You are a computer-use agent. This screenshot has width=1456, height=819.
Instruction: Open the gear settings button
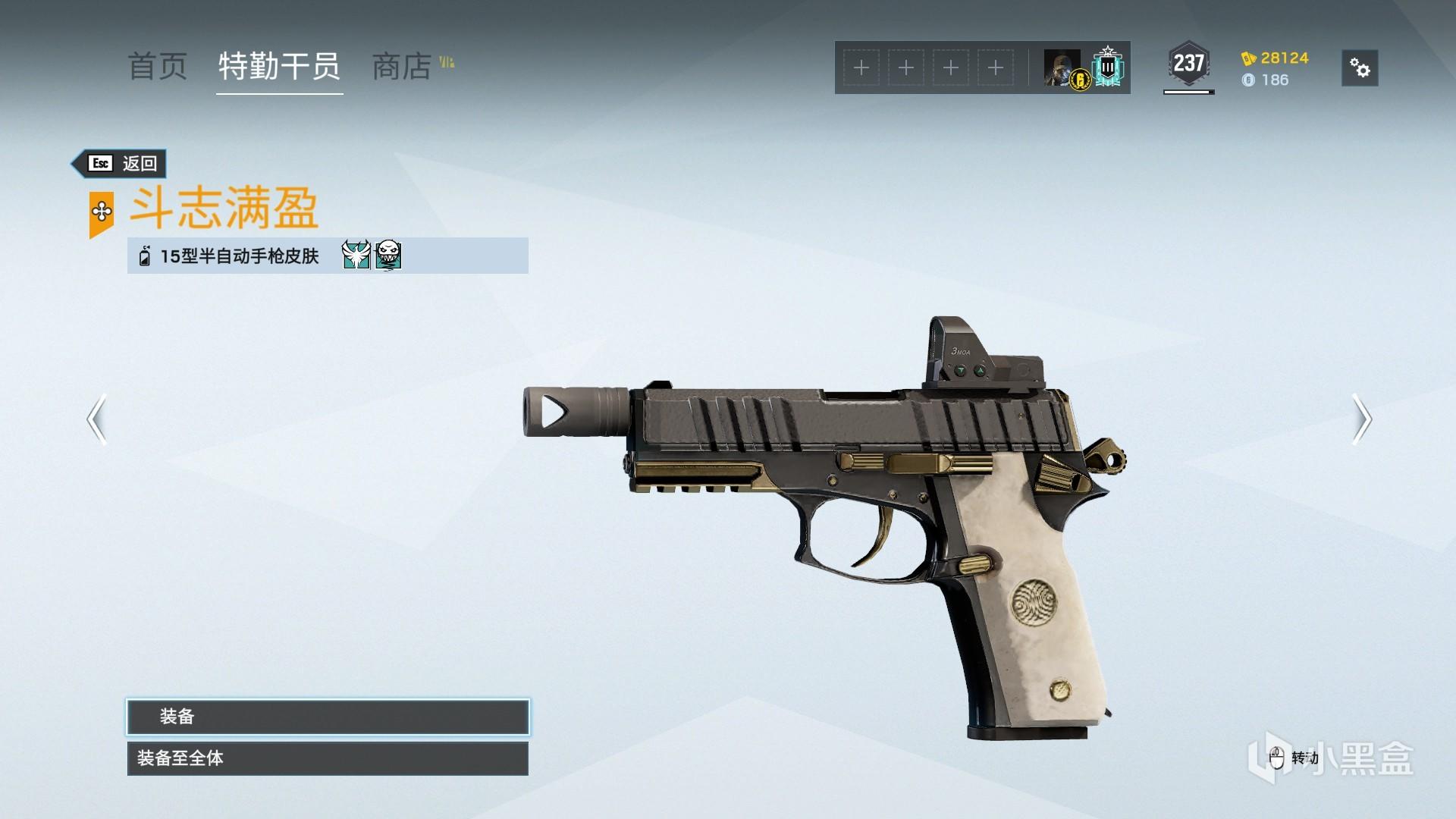[1360, 68]
